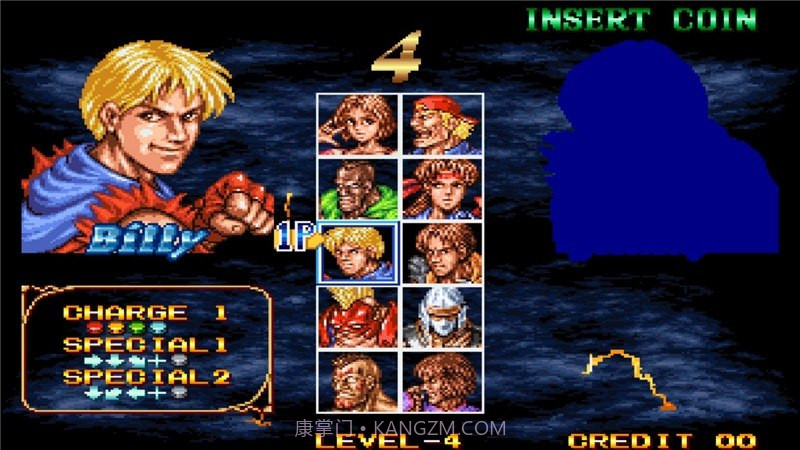Choose the red-bandana blond fighter portrait
This screenshot has height=450, width=800.
coord(442,124)
